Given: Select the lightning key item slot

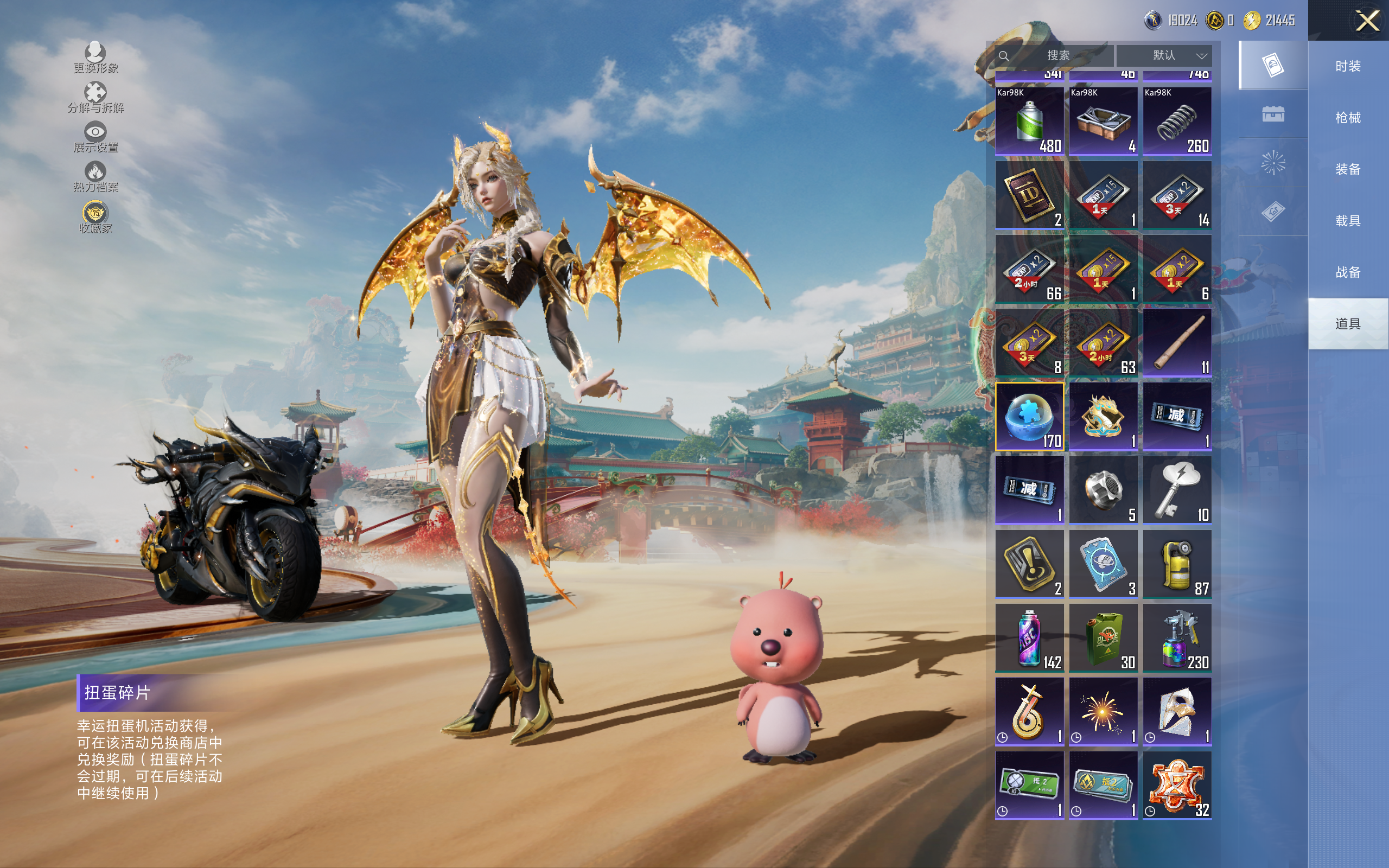Looking at the screenshot, I should (x=1177, y=490).
